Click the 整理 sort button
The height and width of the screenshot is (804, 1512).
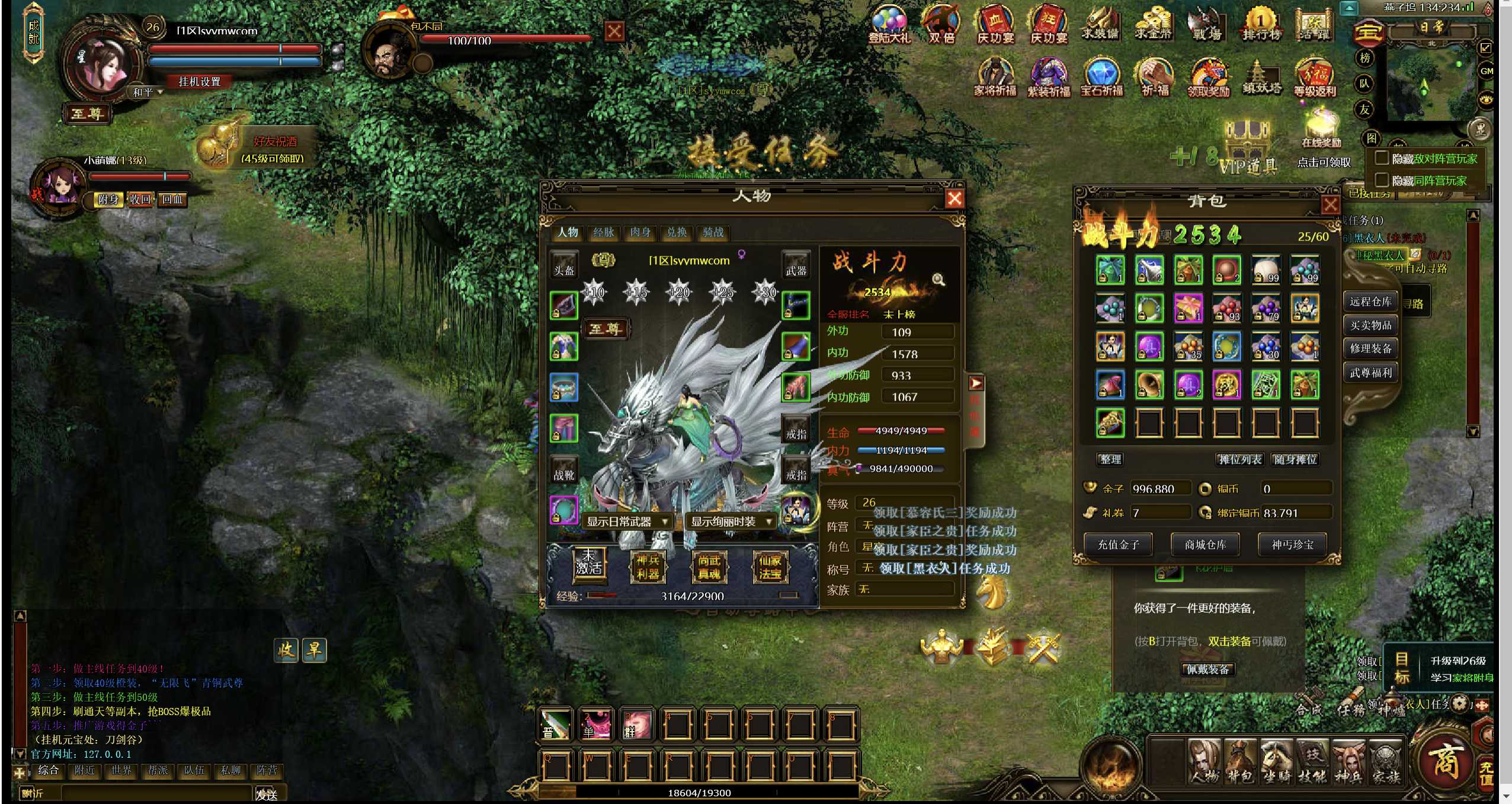[x=1110, y=459]
